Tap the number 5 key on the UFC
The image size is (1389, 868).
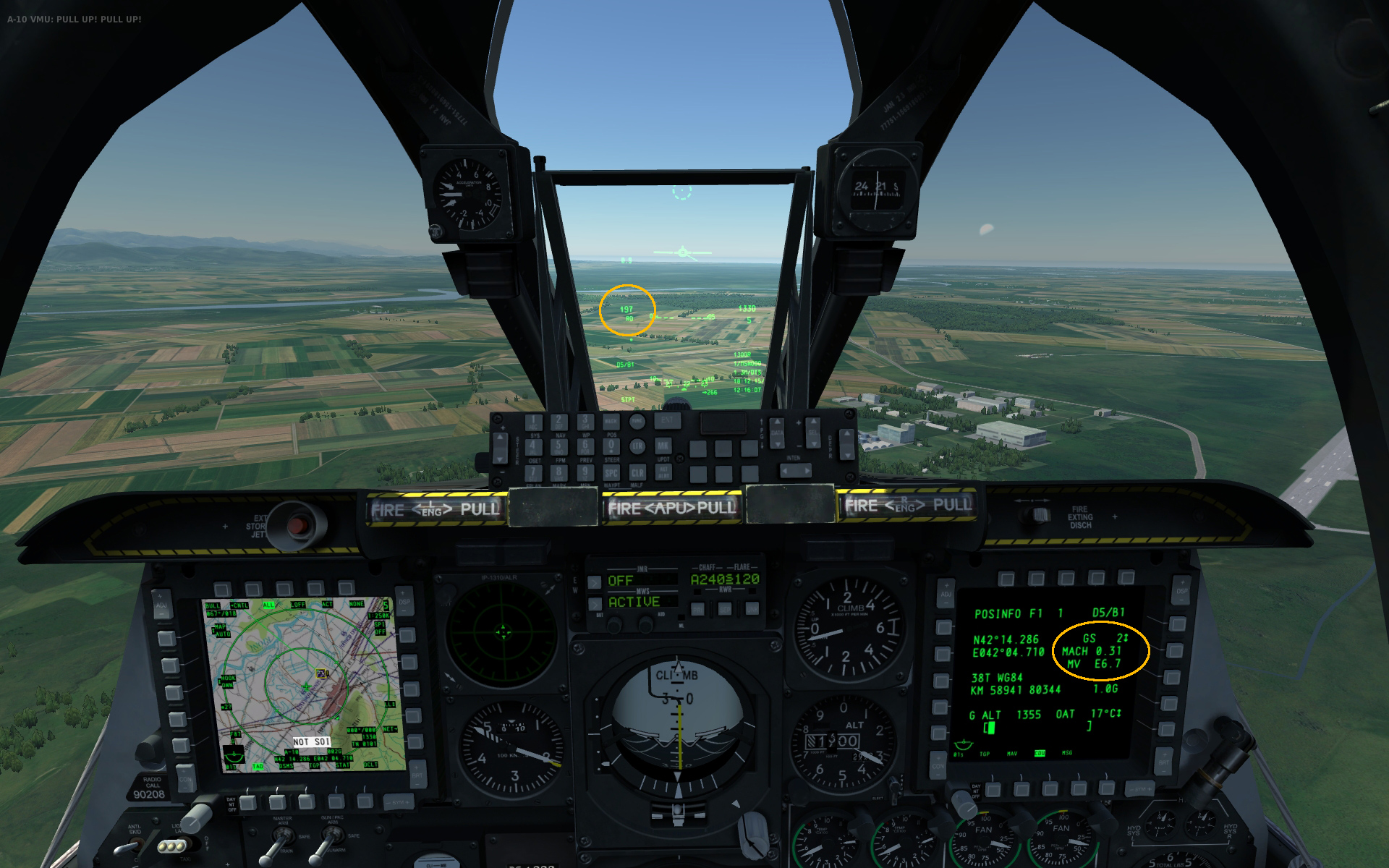(x=558, y=446)
